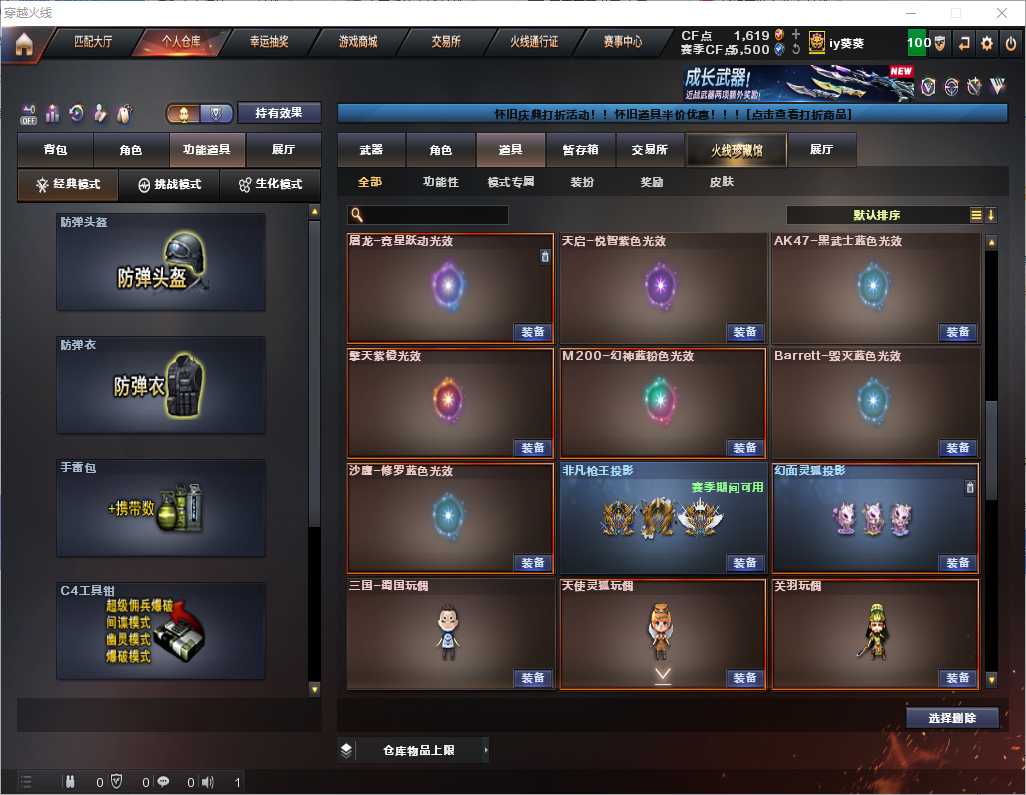Switch to 火线通行证 battle pass
The height and width of the screenshot is (795, 1026).
(x=534, y=42)
